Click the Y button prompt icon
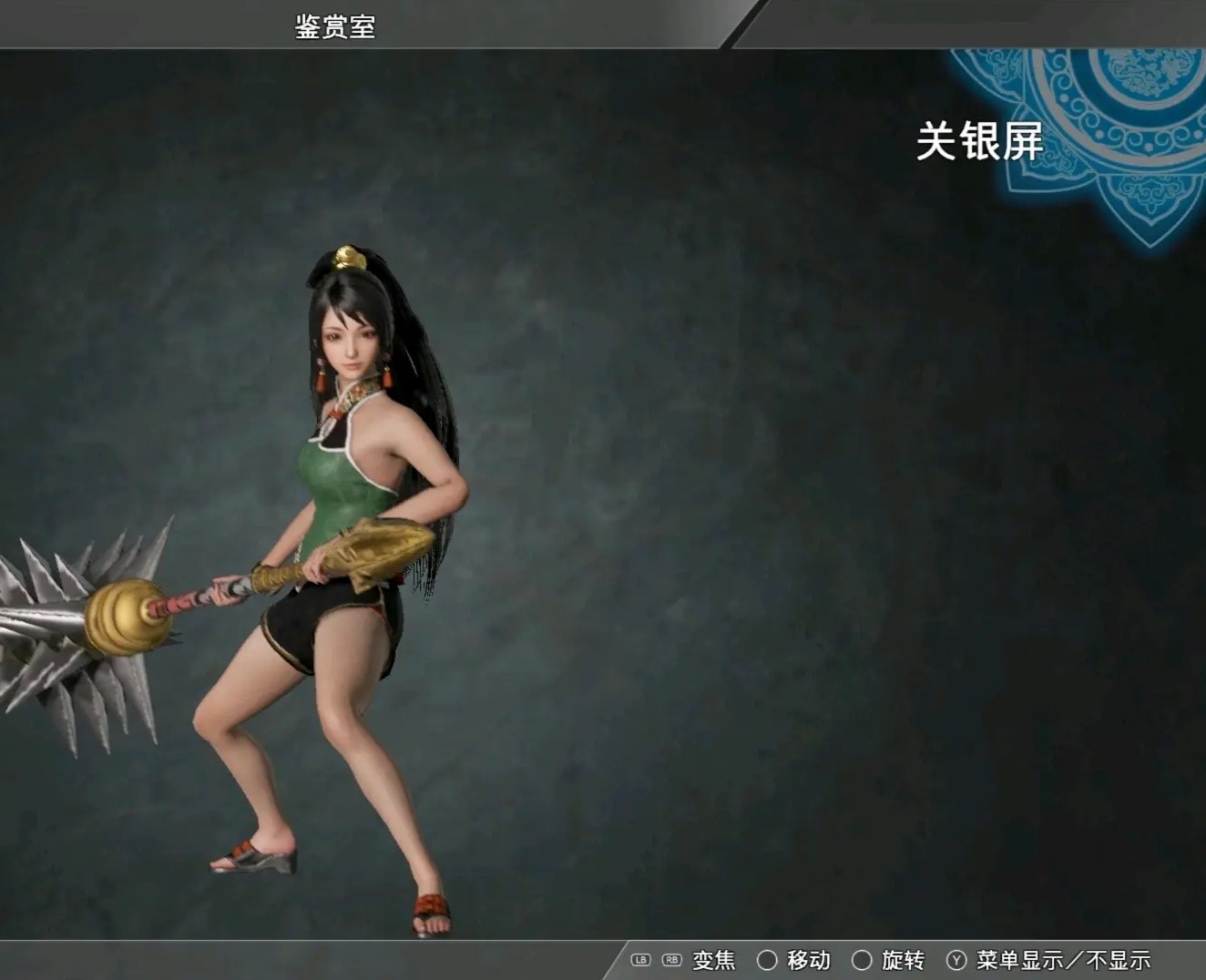 tap(956, 959)
